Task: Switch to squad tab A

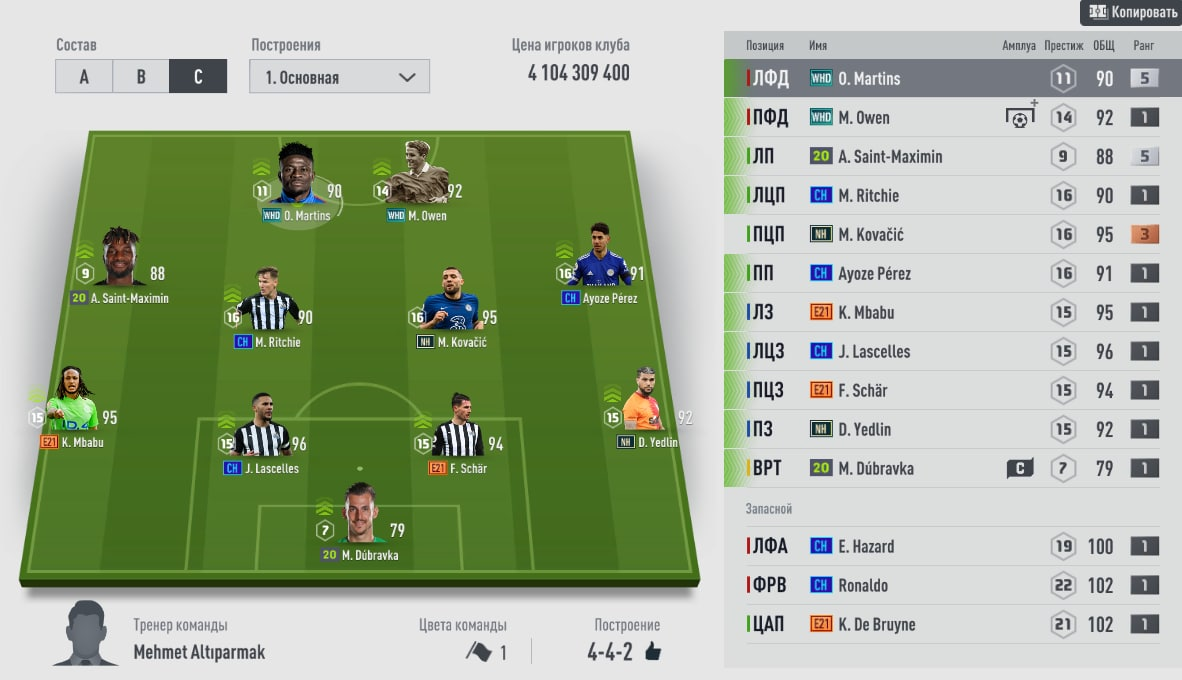Action: (x=84, y=77)
